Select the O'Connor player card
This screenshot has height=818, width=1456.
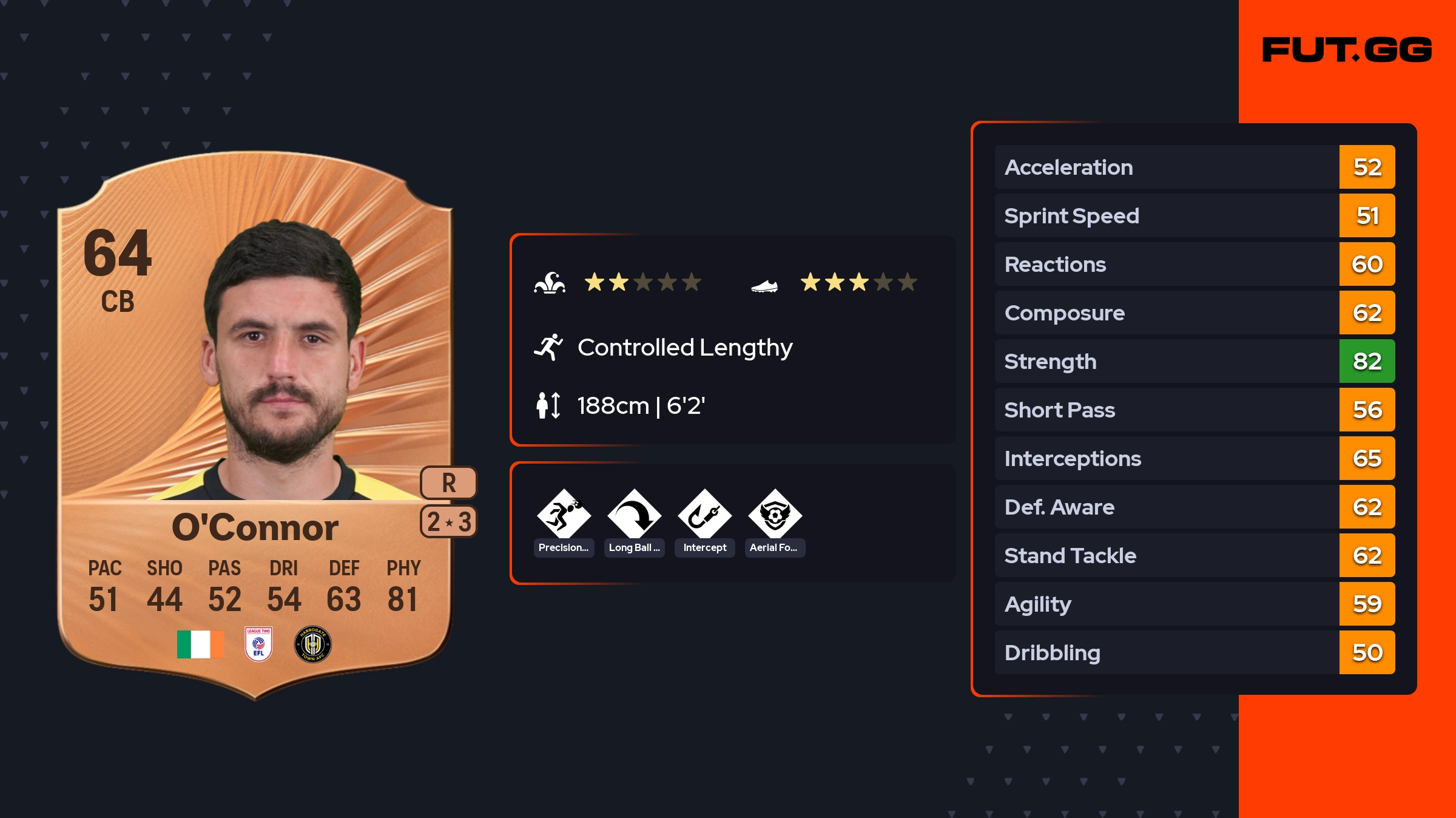[x=255, y=425]
